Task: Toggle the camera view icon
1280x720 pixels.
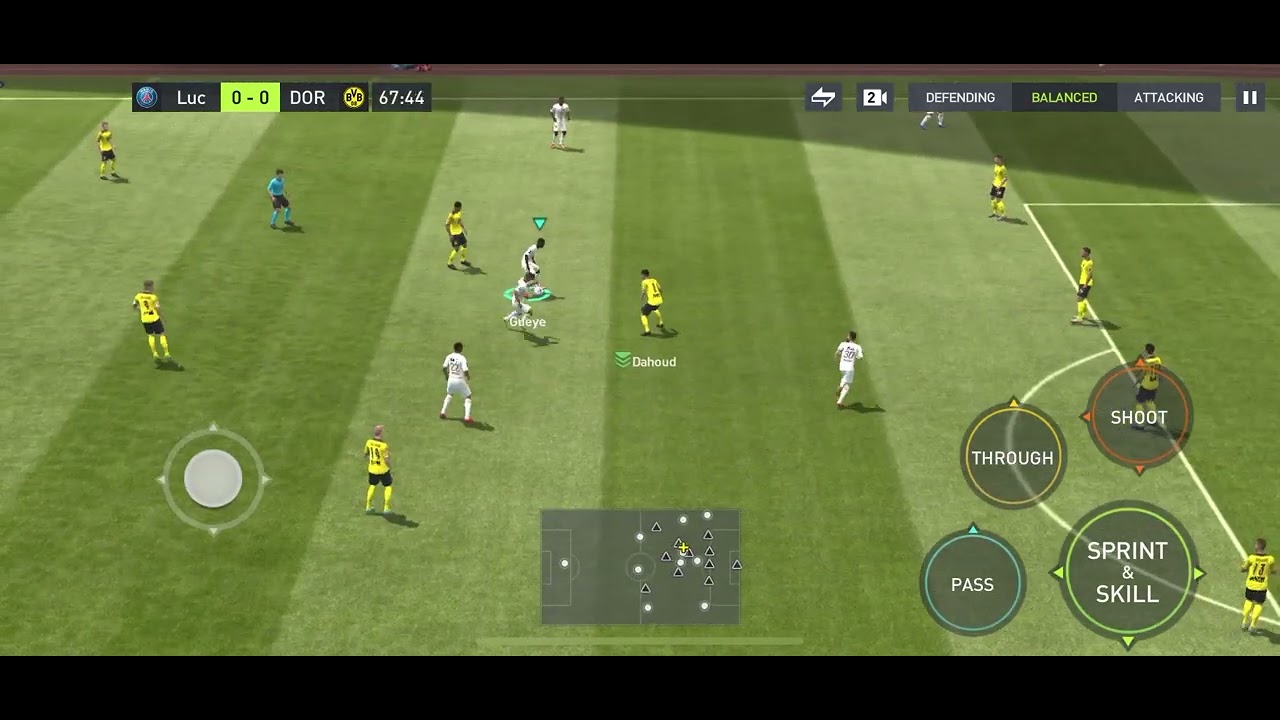Action: coord(875,97)
